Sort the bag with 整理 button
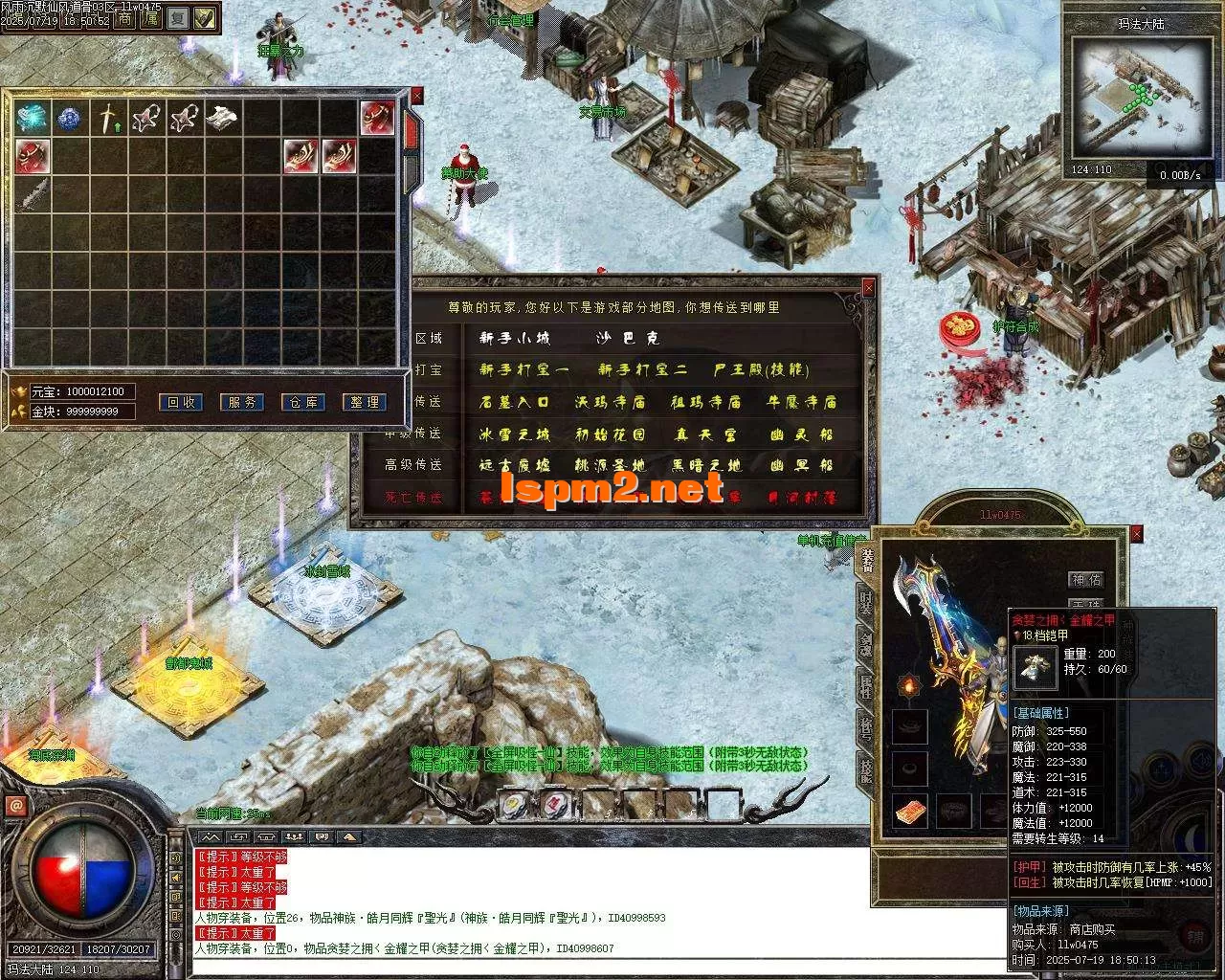Image resolution: width=1225 pixels, height=980 pixels. coord(365,403)
